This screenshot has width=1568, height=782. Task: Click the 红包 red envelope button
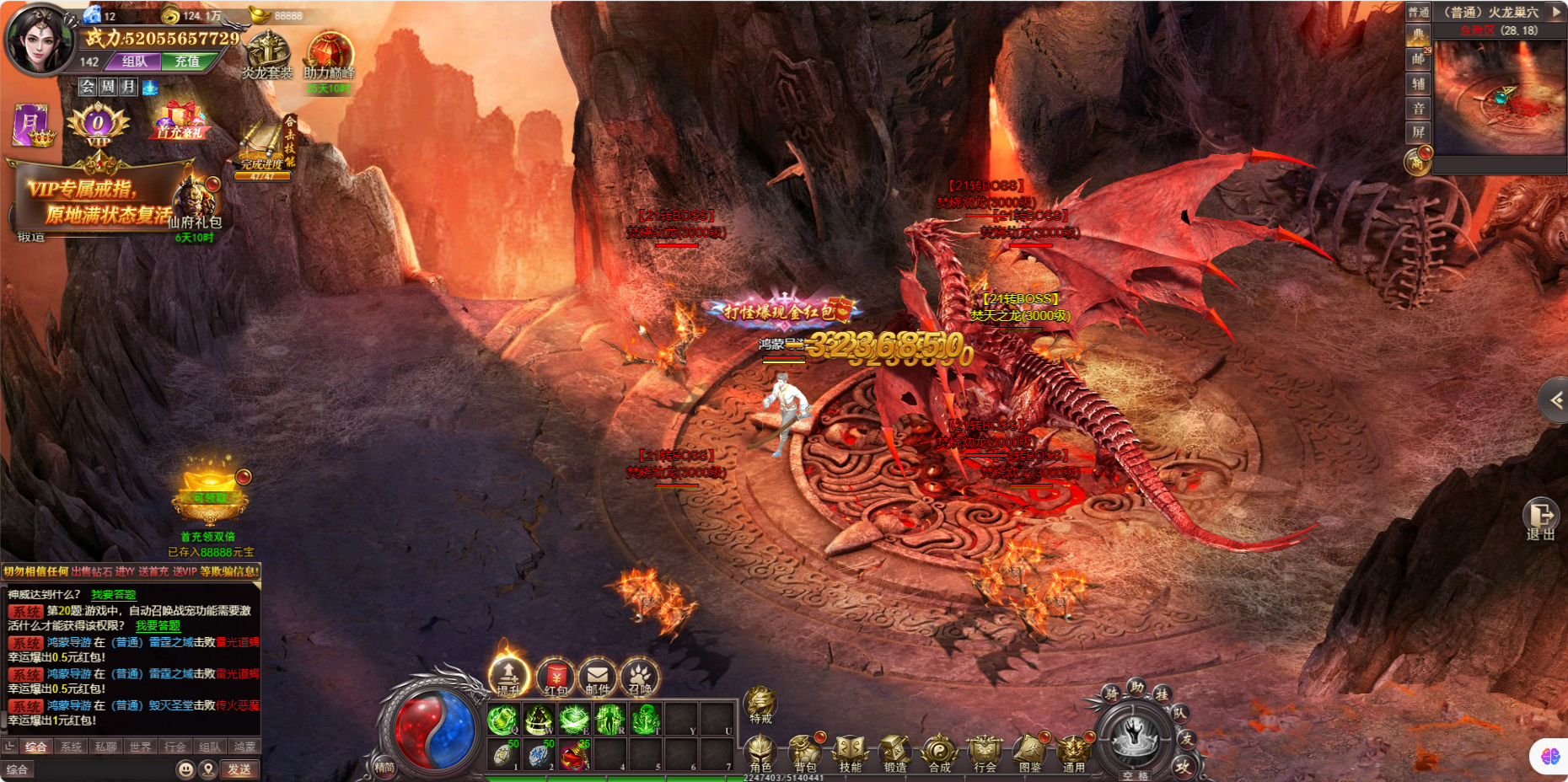[556, 677]
